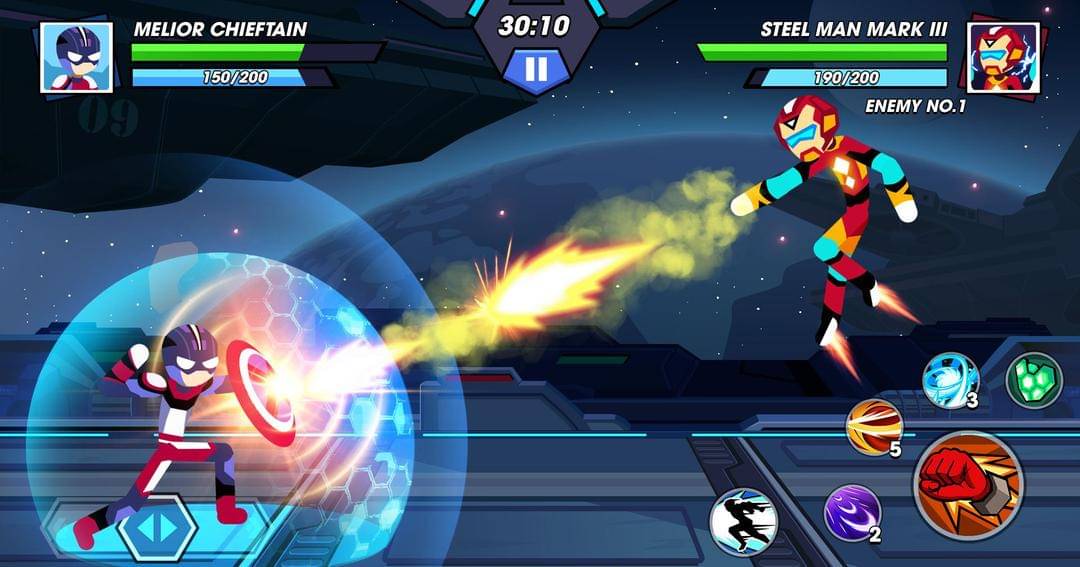Click the left-right movement control

click(x=156, y=527)
